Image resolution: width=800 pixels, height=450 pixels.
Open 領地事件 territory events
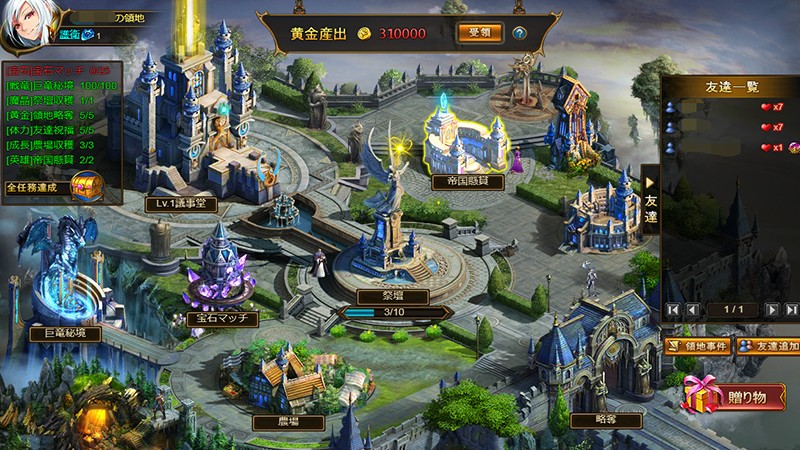(697, 346)
